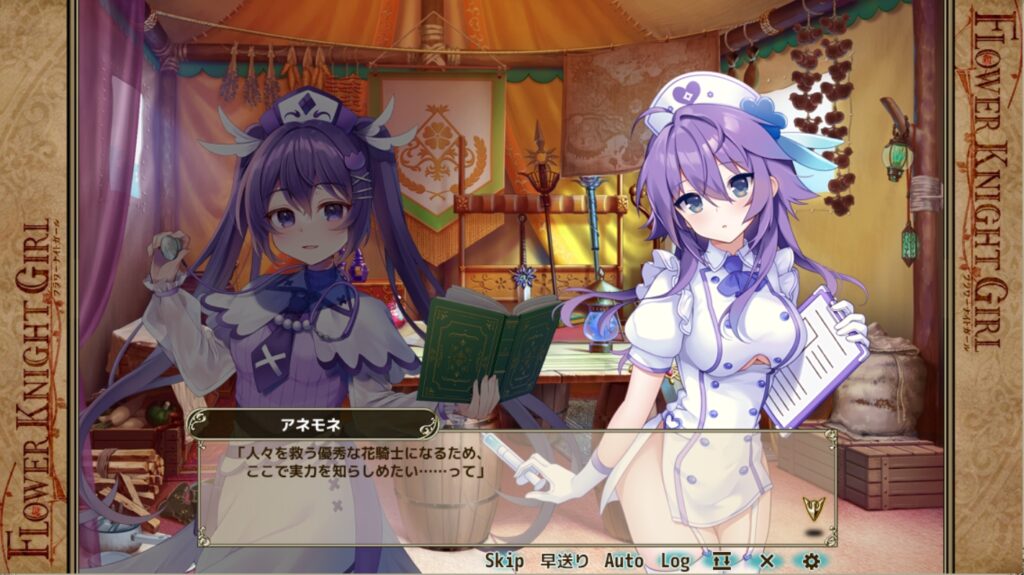1024x575 pixels.
Task: Advance dialogue via the gold arrow indicator
Action: pos(813,507)
